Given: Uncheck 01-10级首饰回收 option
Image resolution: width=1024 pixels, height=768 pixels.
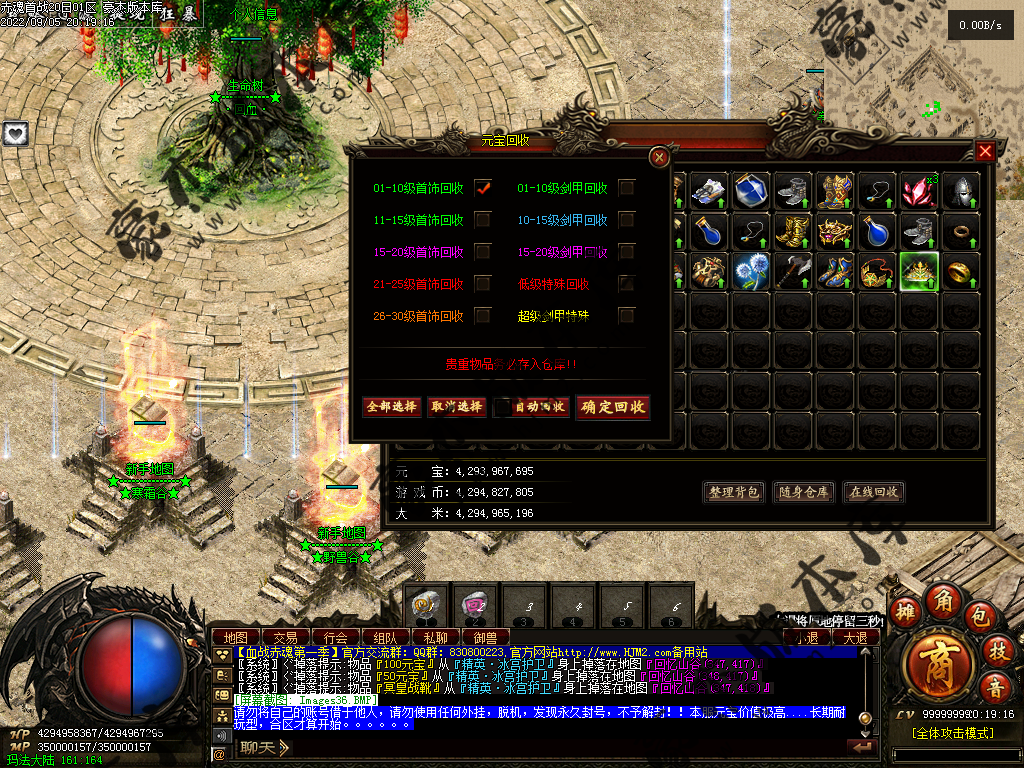Looking at the screenshot, I should (x=483, y=188).
